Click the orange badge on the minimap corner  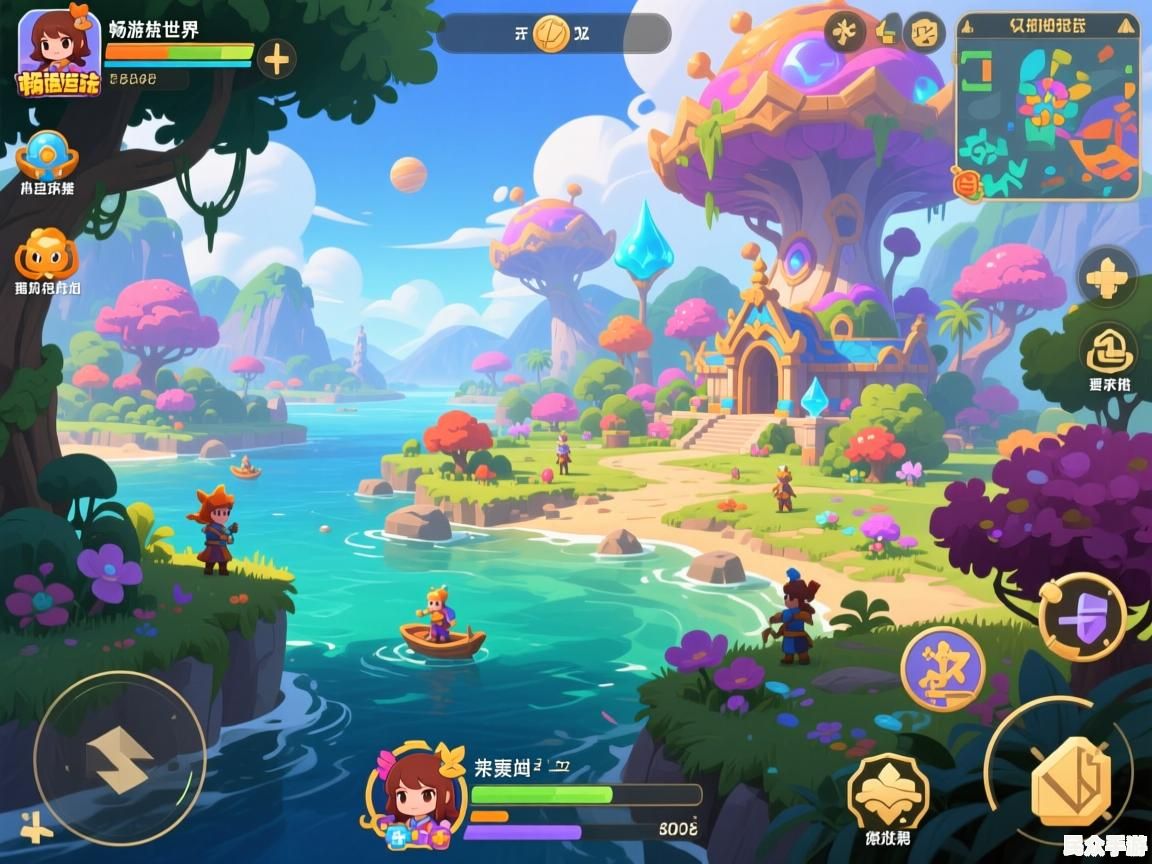pos(963,183)
